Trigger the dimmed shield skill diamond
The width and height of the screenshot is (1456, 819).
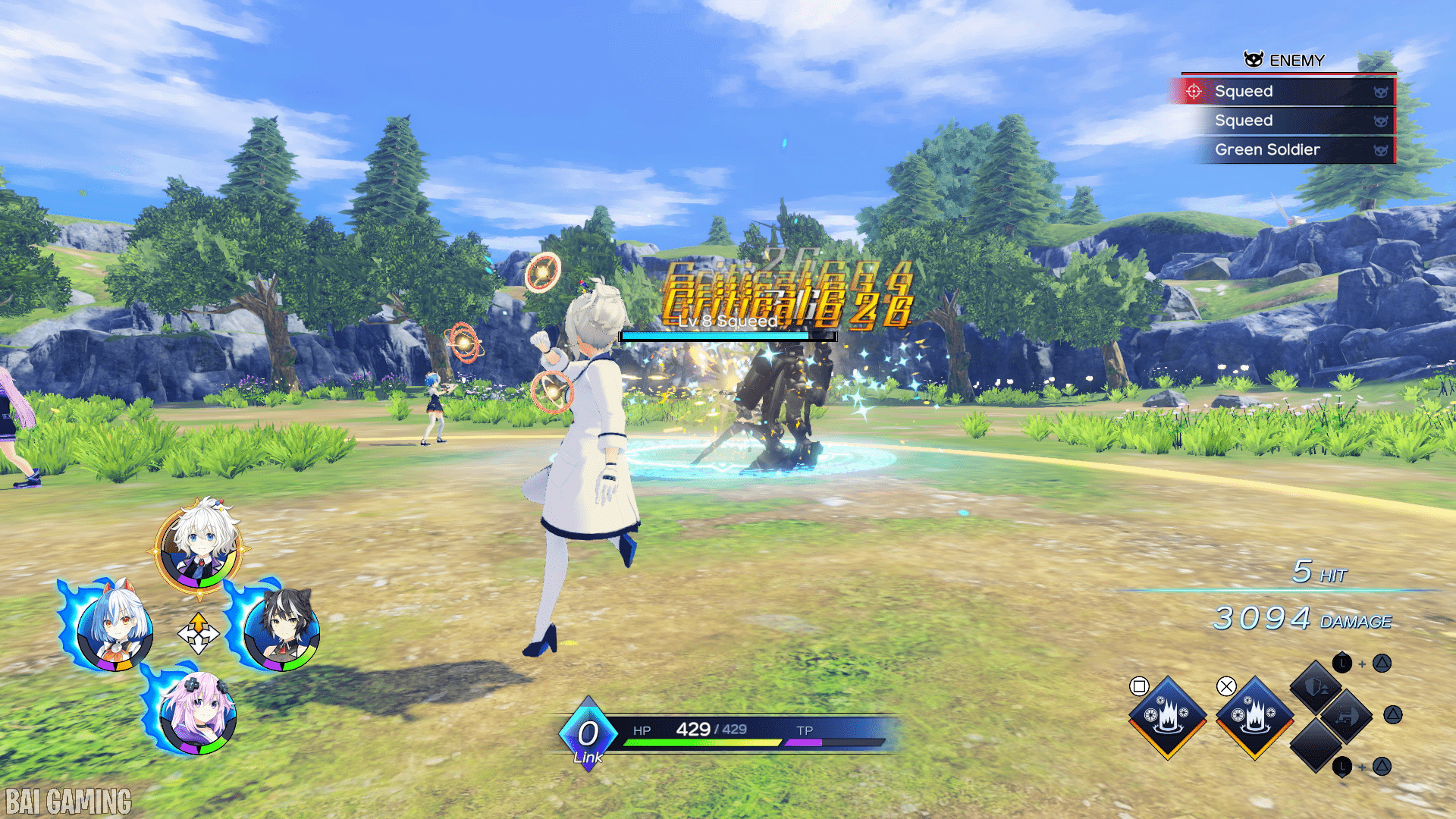click(1316, 687)
